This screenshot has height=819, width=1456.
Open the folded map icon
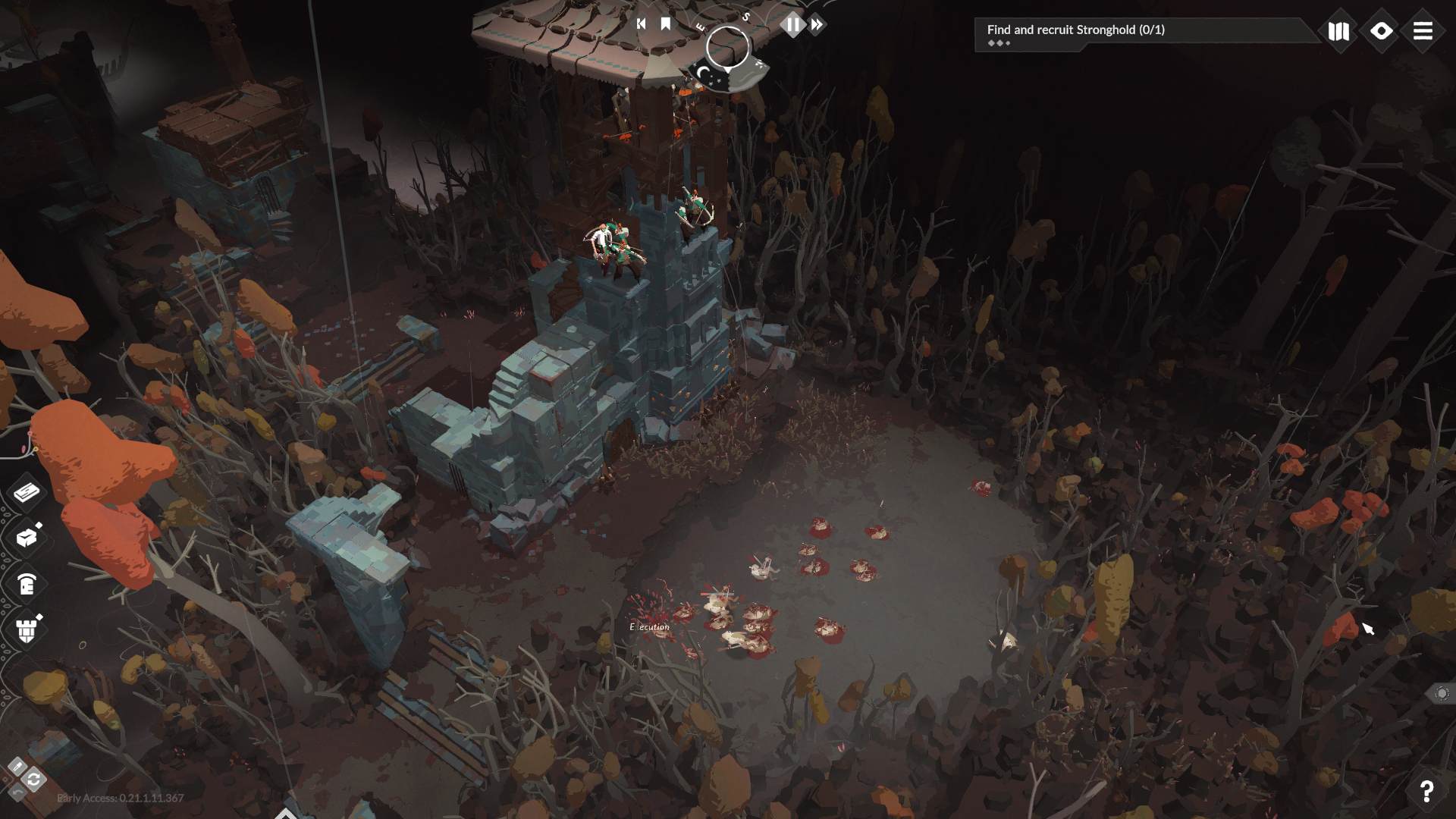1338,31
